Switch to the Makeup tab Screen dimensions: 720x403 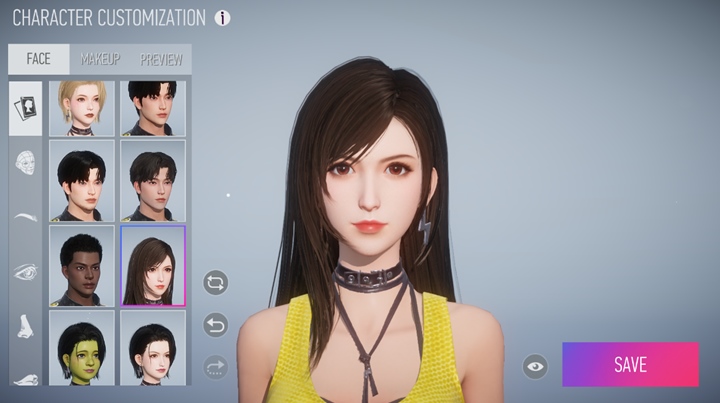click(x=100, y=59)
